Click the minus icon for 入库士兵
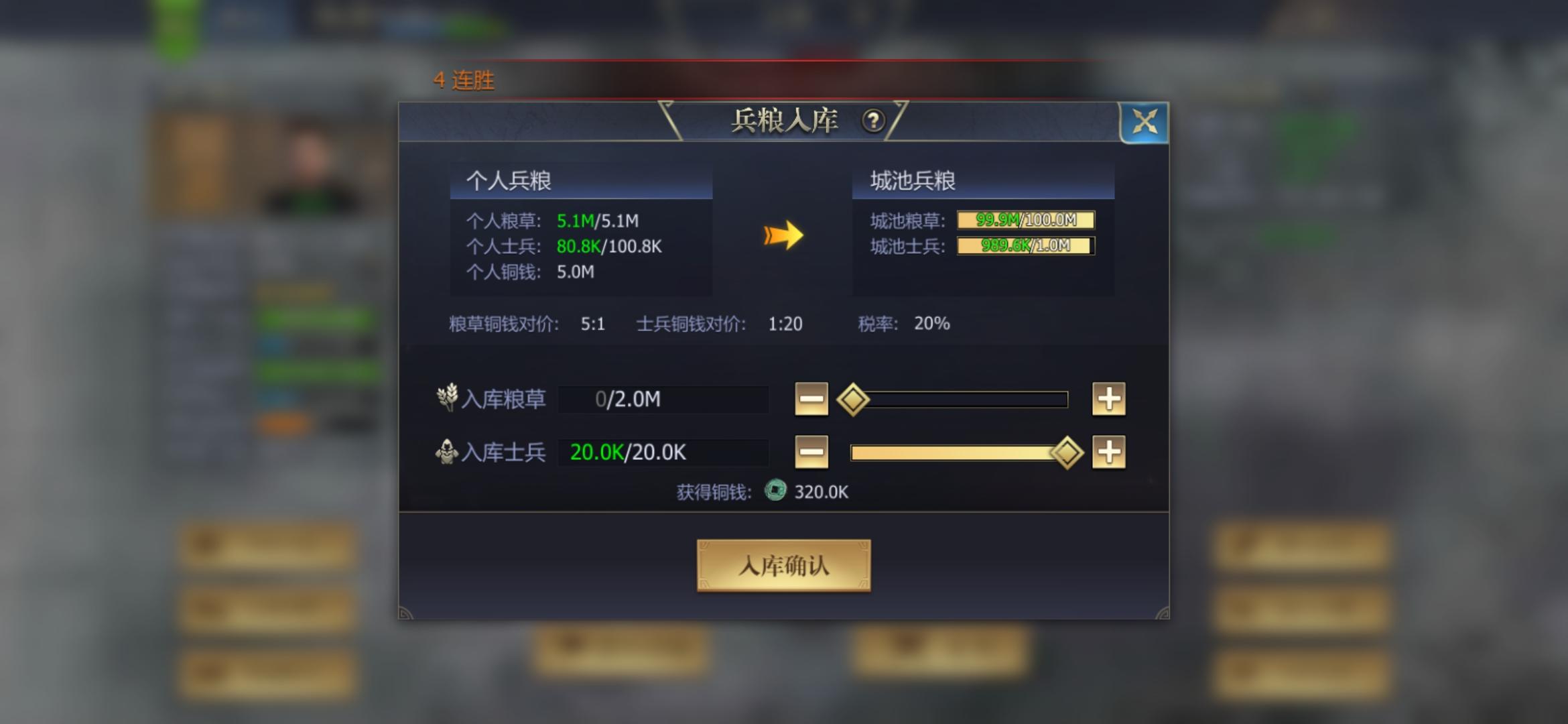This screenshot has height=724, width=1568. (811, 452)
